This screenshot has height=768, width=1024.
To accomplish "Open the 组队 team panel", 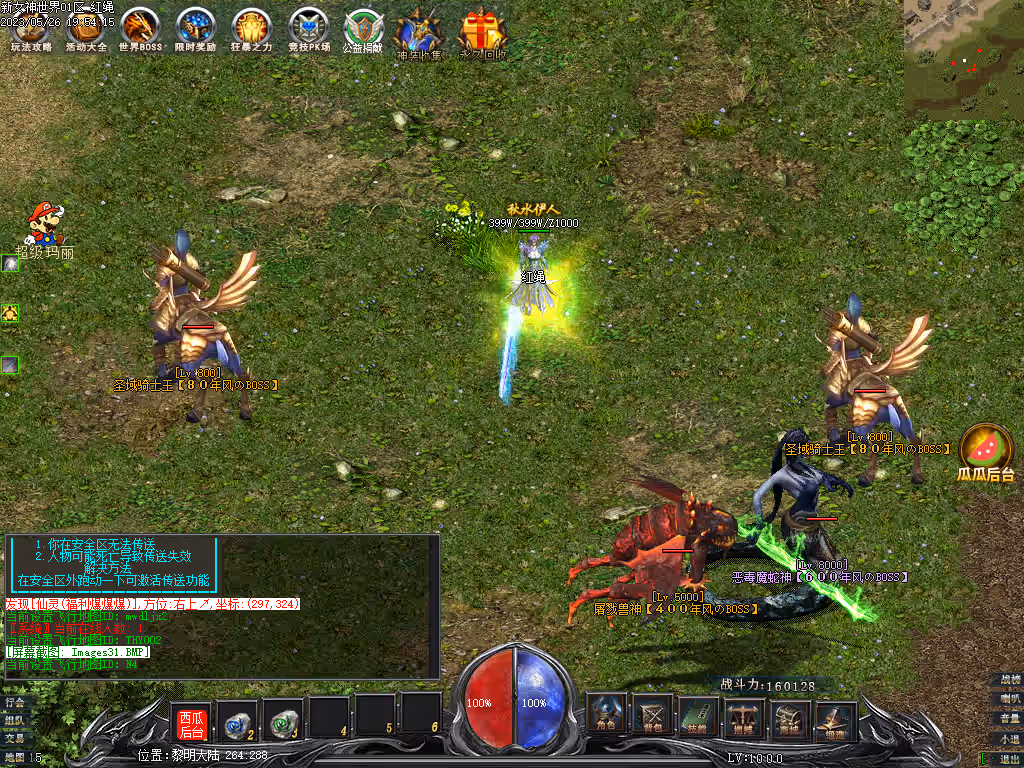I will [x=14, y=720].
